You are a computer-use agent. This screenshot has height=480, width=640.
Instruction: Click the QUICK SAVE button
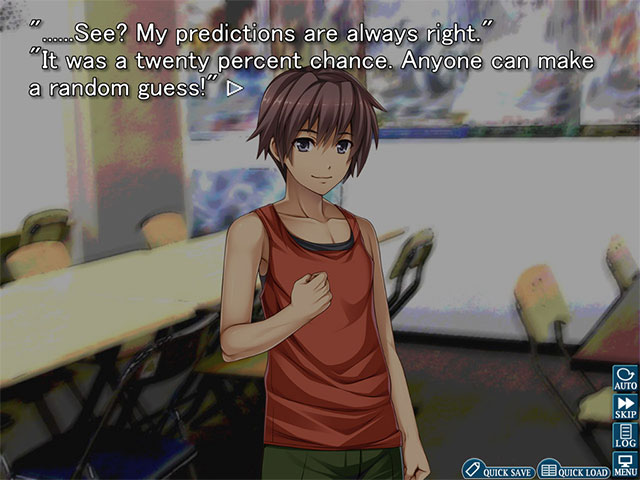point(498,469)
